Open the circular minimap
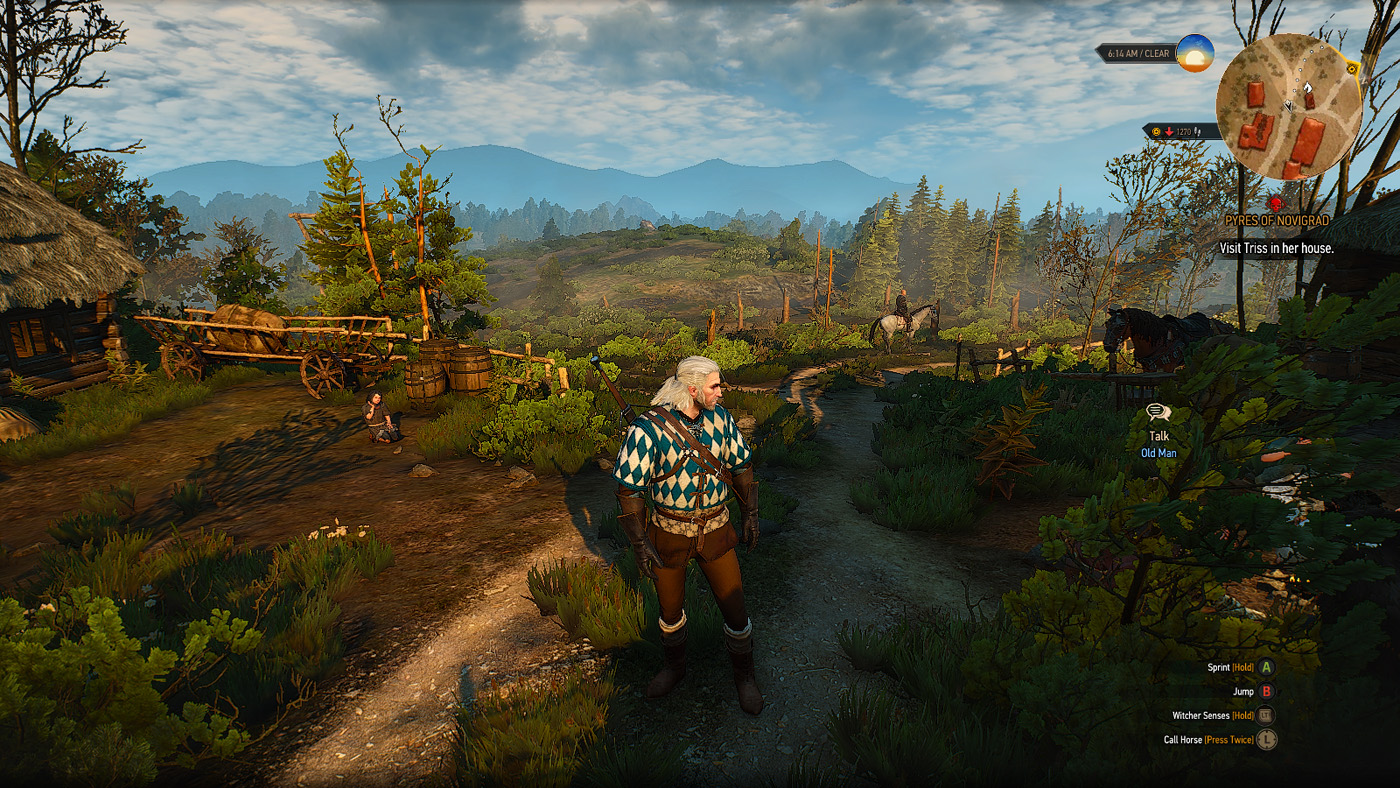This screenshot has width=1400, height=788. coord(1288,106)
